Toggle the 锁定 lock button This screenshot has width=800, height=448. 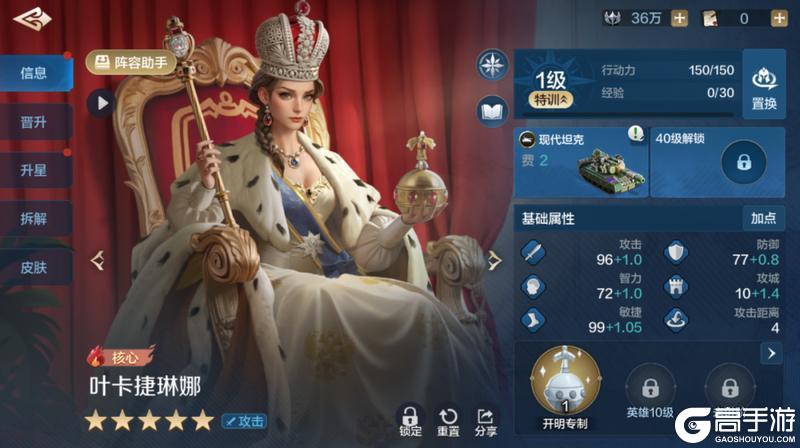pyautogui.click(x=409, y=422)
